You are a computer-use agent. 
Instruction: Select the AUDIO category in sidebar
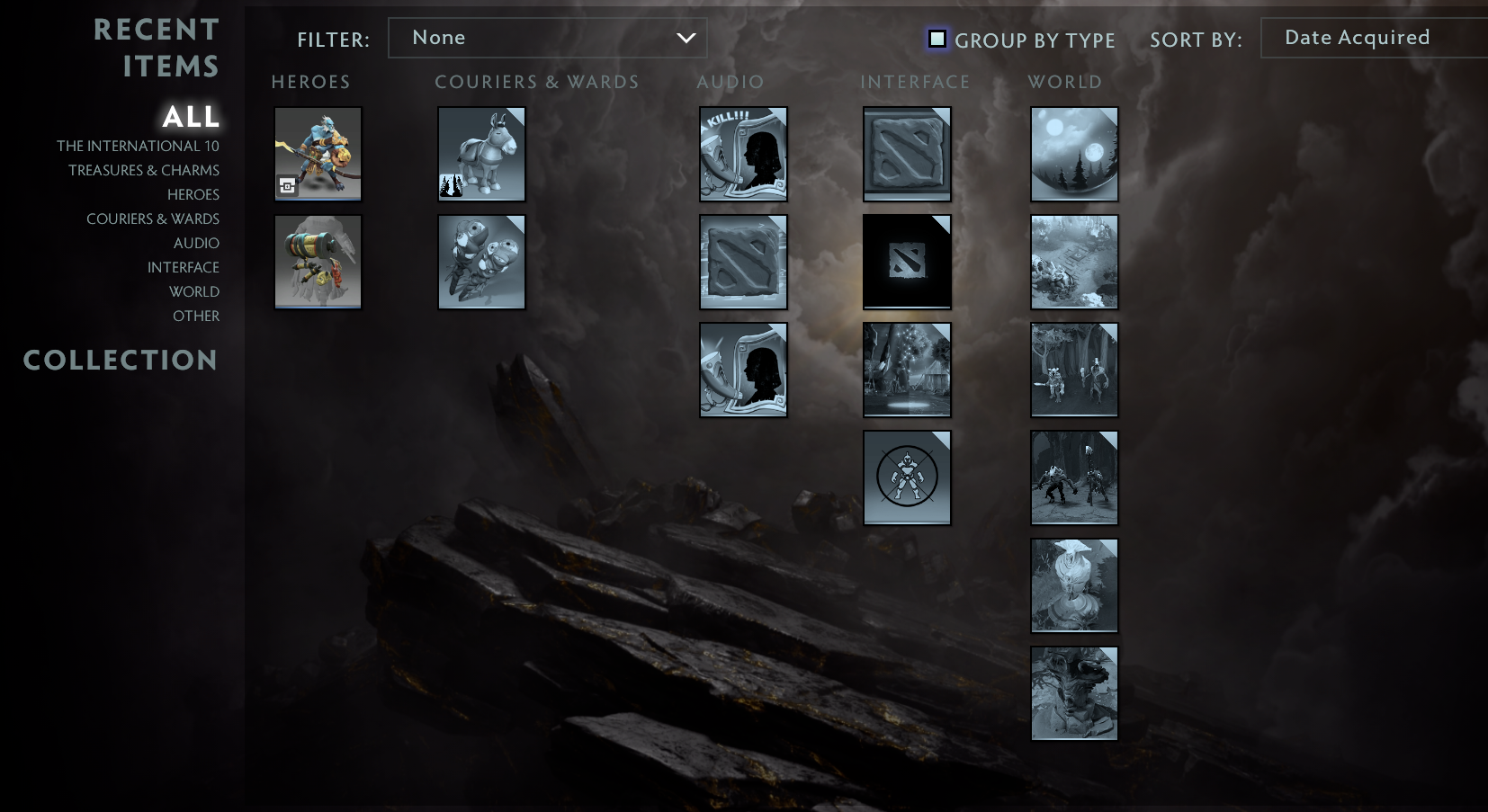[196, 243]
